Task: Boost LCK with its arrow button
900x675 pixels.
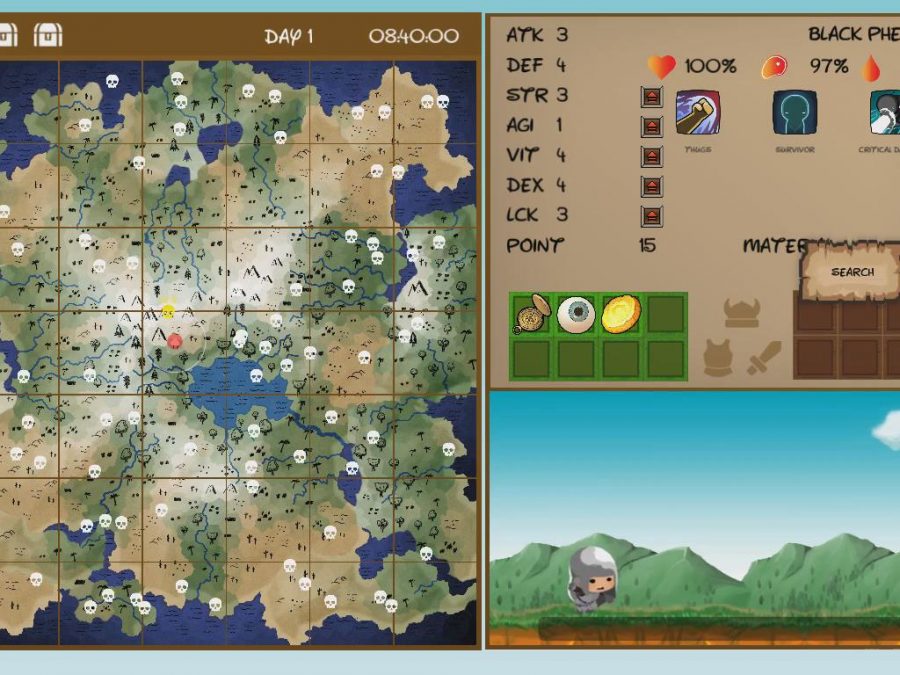Action: [x=652, y=216]
